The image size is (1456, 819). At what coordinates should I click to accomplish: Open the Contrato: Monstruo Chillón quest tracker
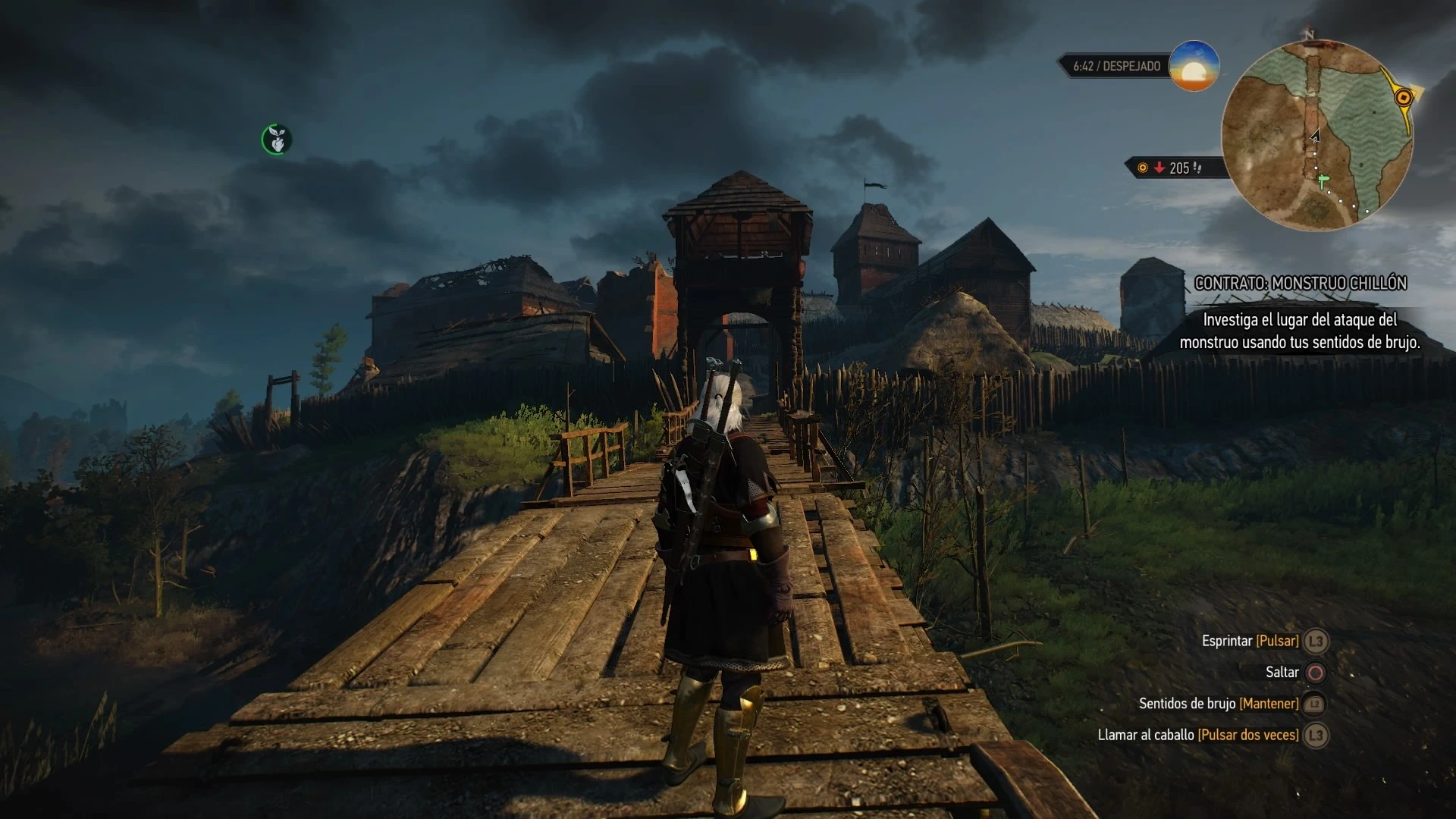tap(1301, 283)
